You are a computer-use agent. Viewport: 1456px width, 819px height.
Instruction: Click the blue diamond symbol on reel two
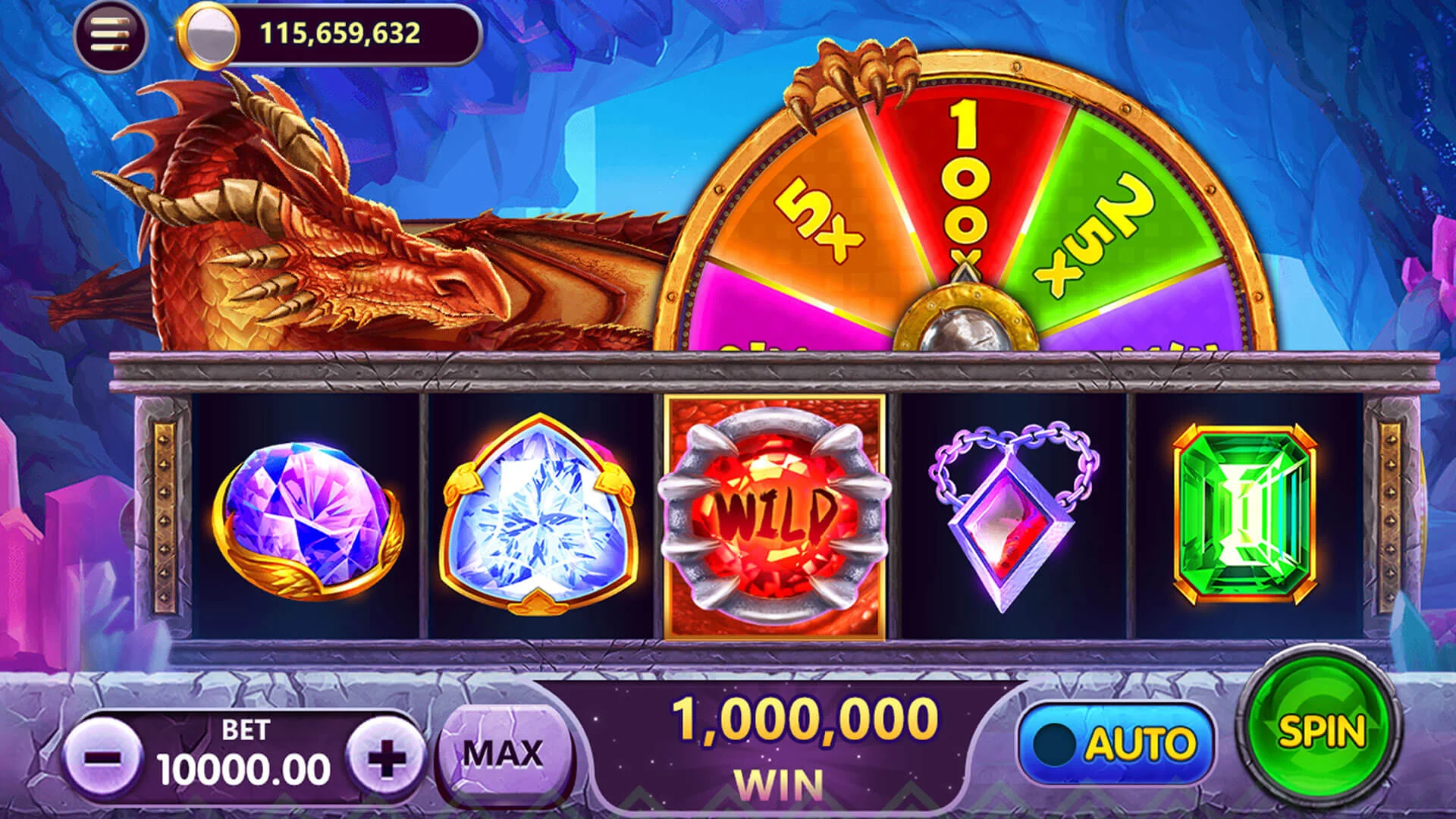click(x=538, y=516)
